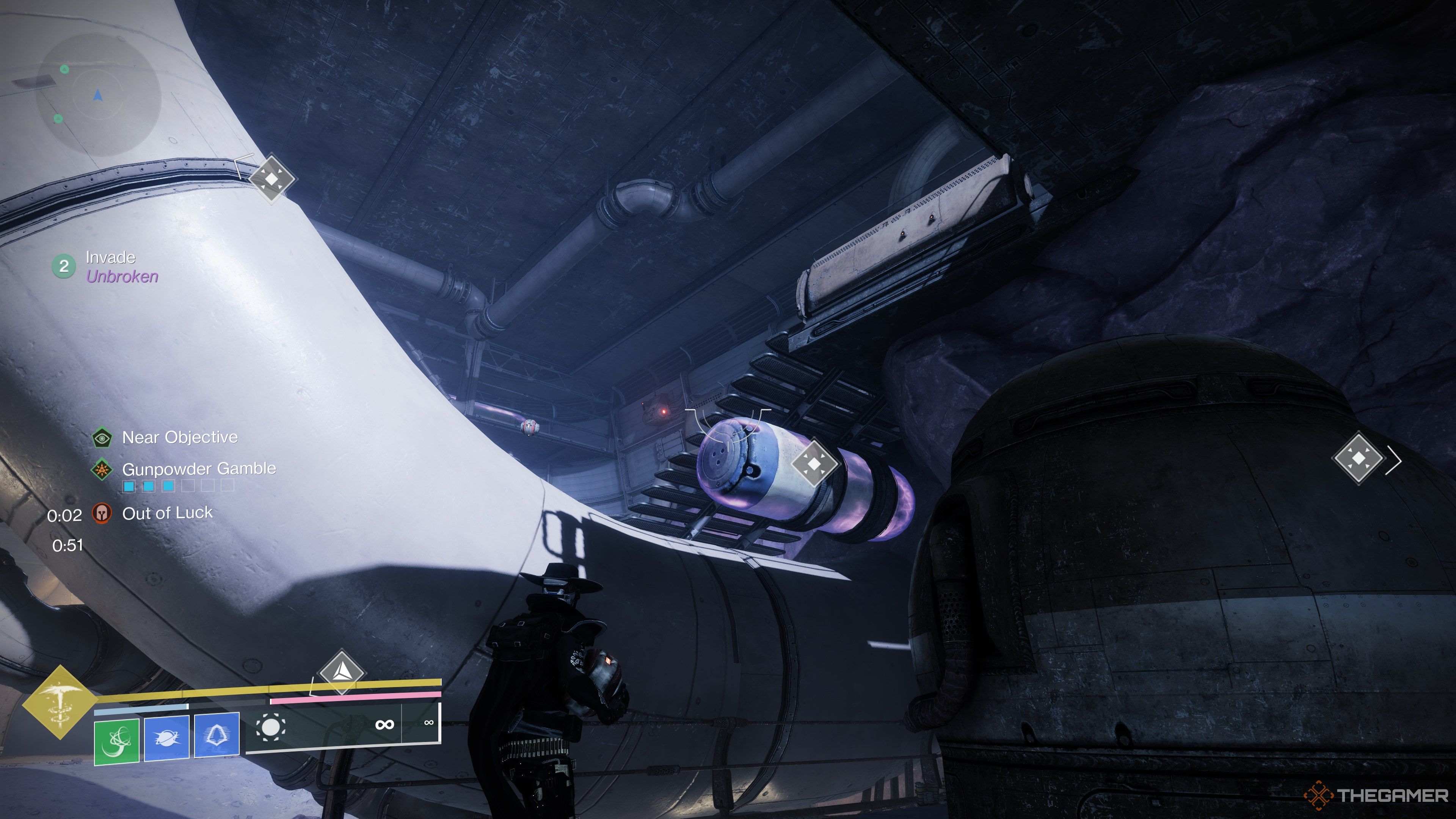Click the Near Objective eye icon

(102, 438)
